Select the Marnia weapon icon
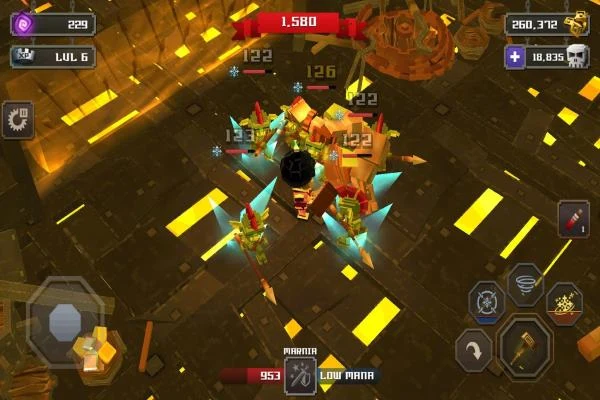Screen dimensions: 600x400 pos(300,376)
